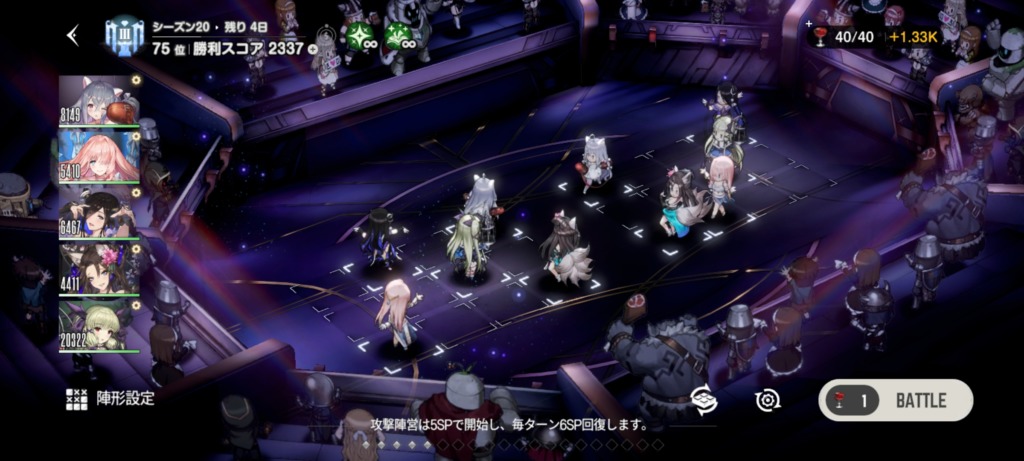Choose the portrait with 6467 power
Image resolution: width=1024 pixels, height=461 pixels.
(x=98, y=213)
